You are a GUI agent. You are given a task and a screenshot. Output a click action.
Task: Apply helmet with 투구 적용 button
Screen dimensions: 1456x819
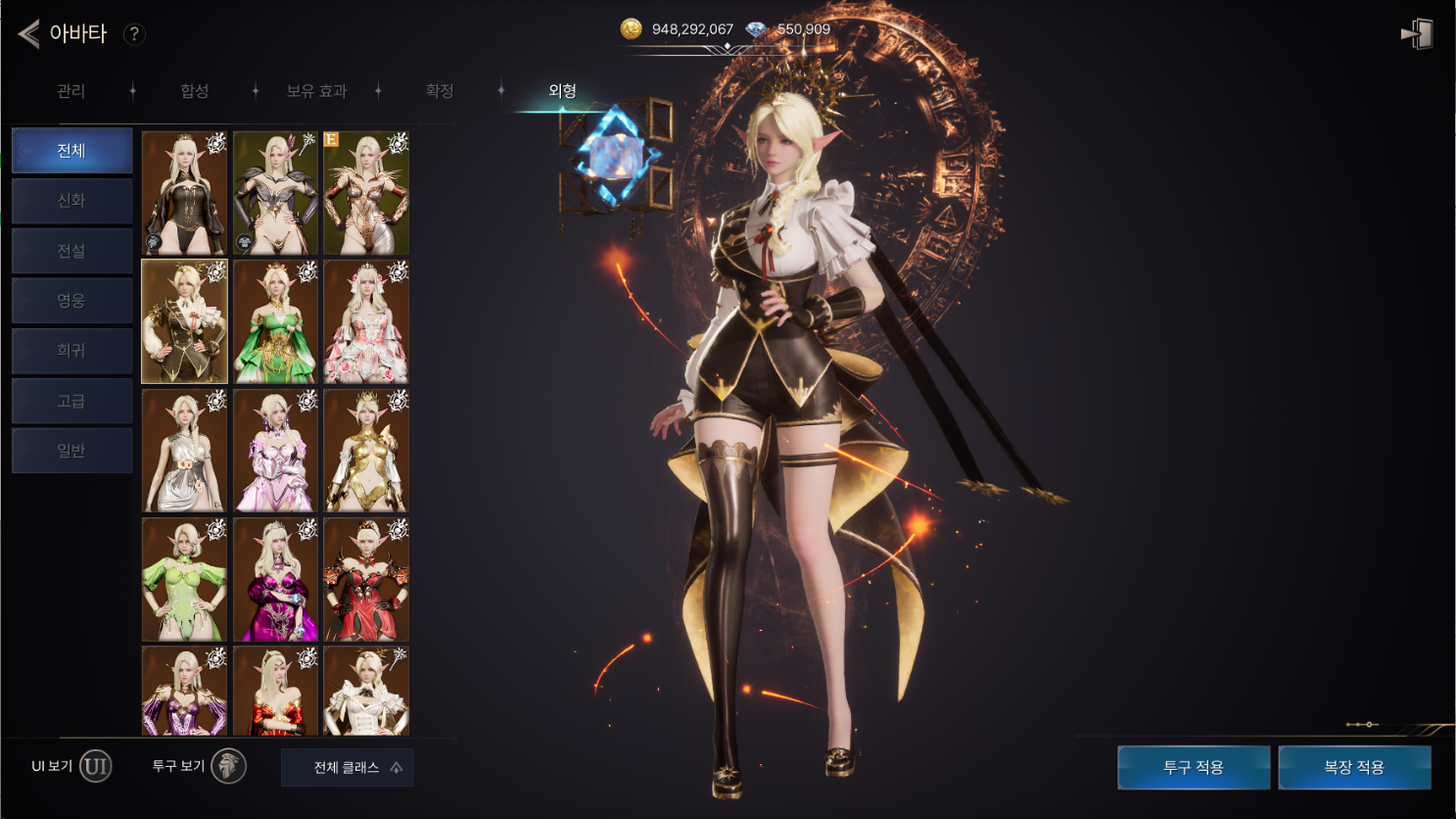tap(1194, 768)
